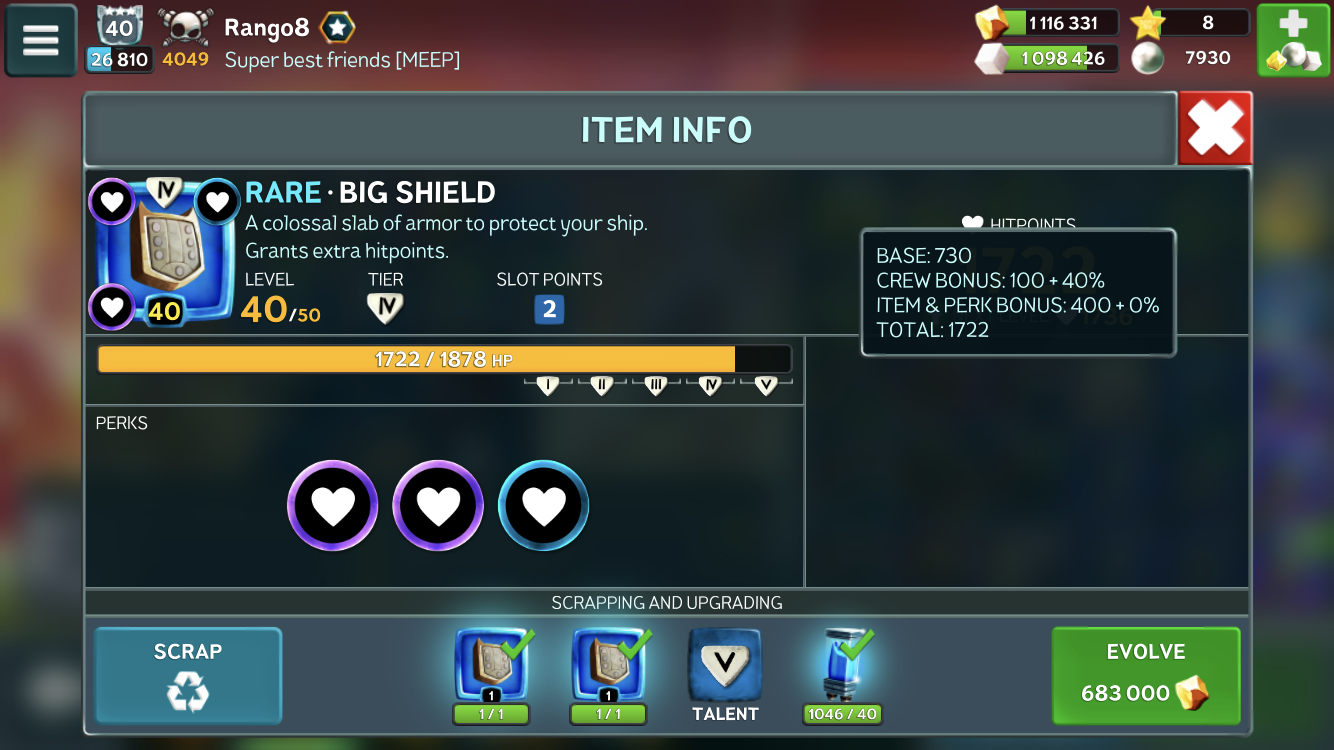1334x750 pixels.
Task: Select the Talent tier V requirement
Action: point(725,666)
